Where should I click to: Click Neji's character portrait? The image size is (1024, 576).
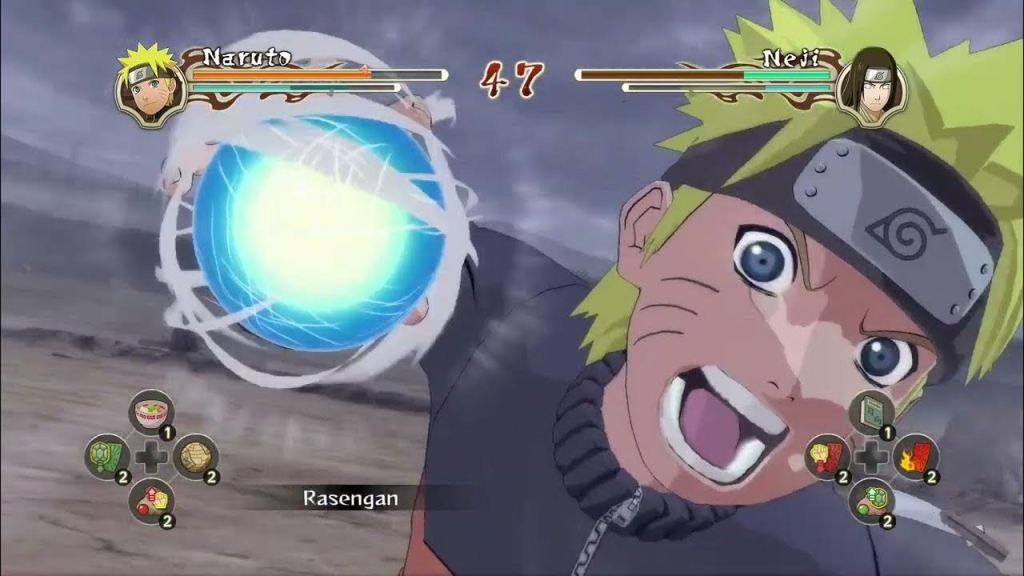871,87
